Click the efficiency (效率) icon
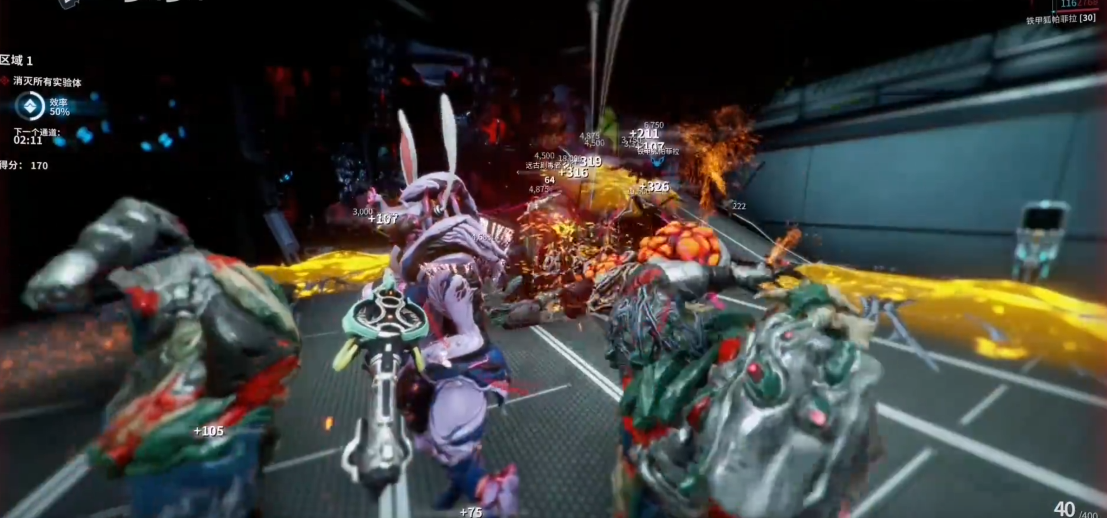The width and height of the screenshot is (1107, 518). point(30,106)
